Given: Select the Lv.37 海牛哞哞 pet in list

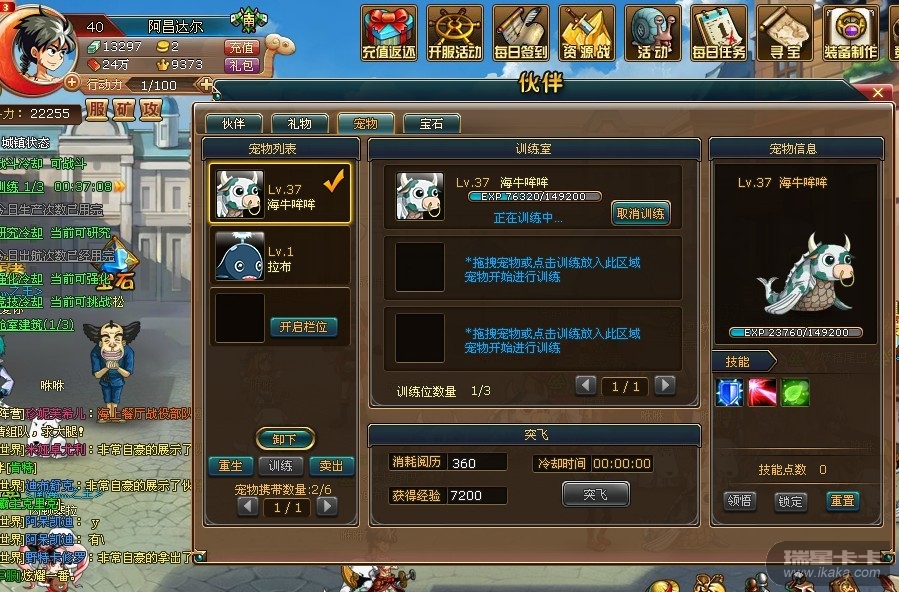Looking at the screenshot, I should (280, 194).
